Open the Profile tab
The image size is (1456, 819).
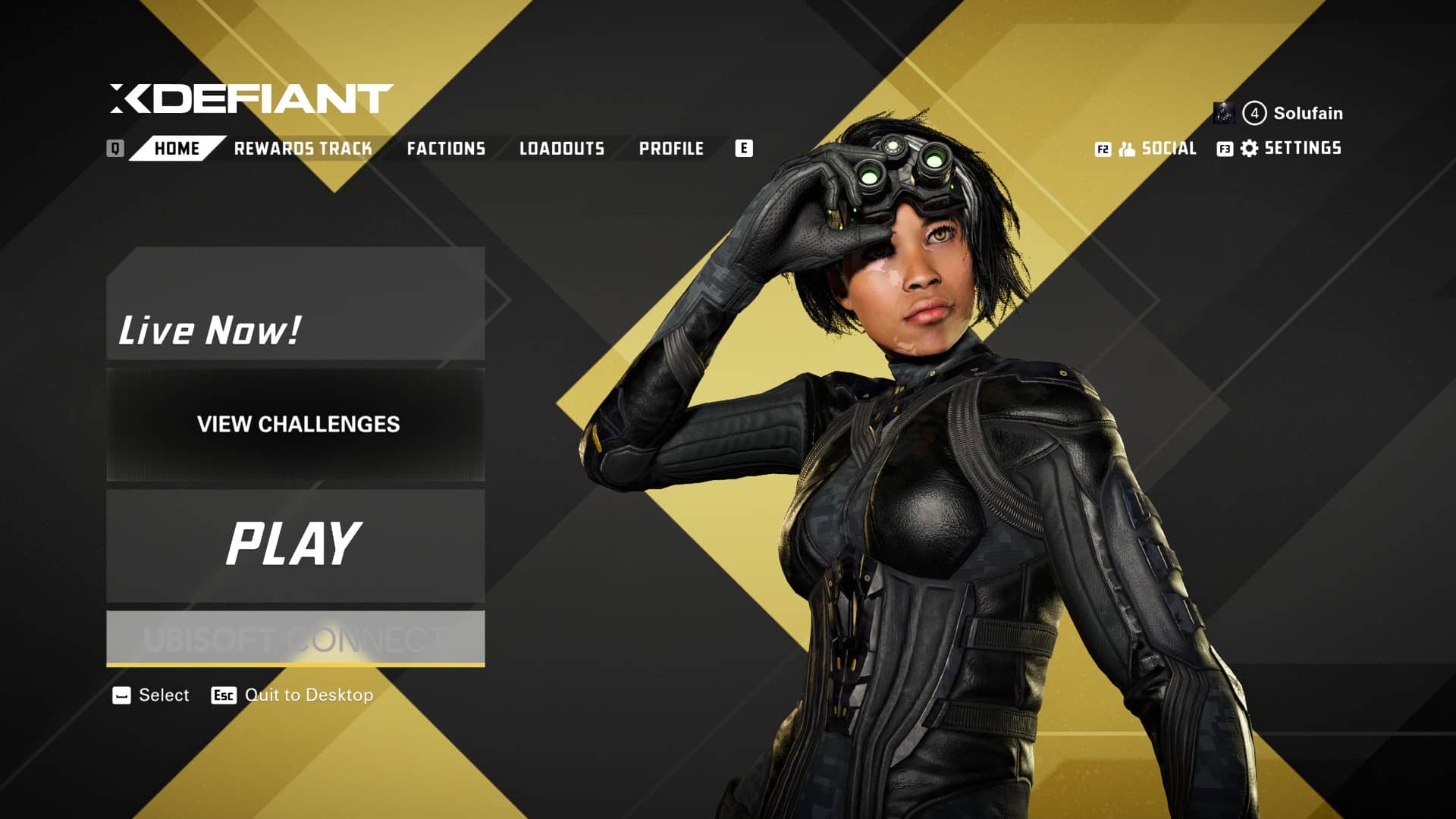[671, 148]
